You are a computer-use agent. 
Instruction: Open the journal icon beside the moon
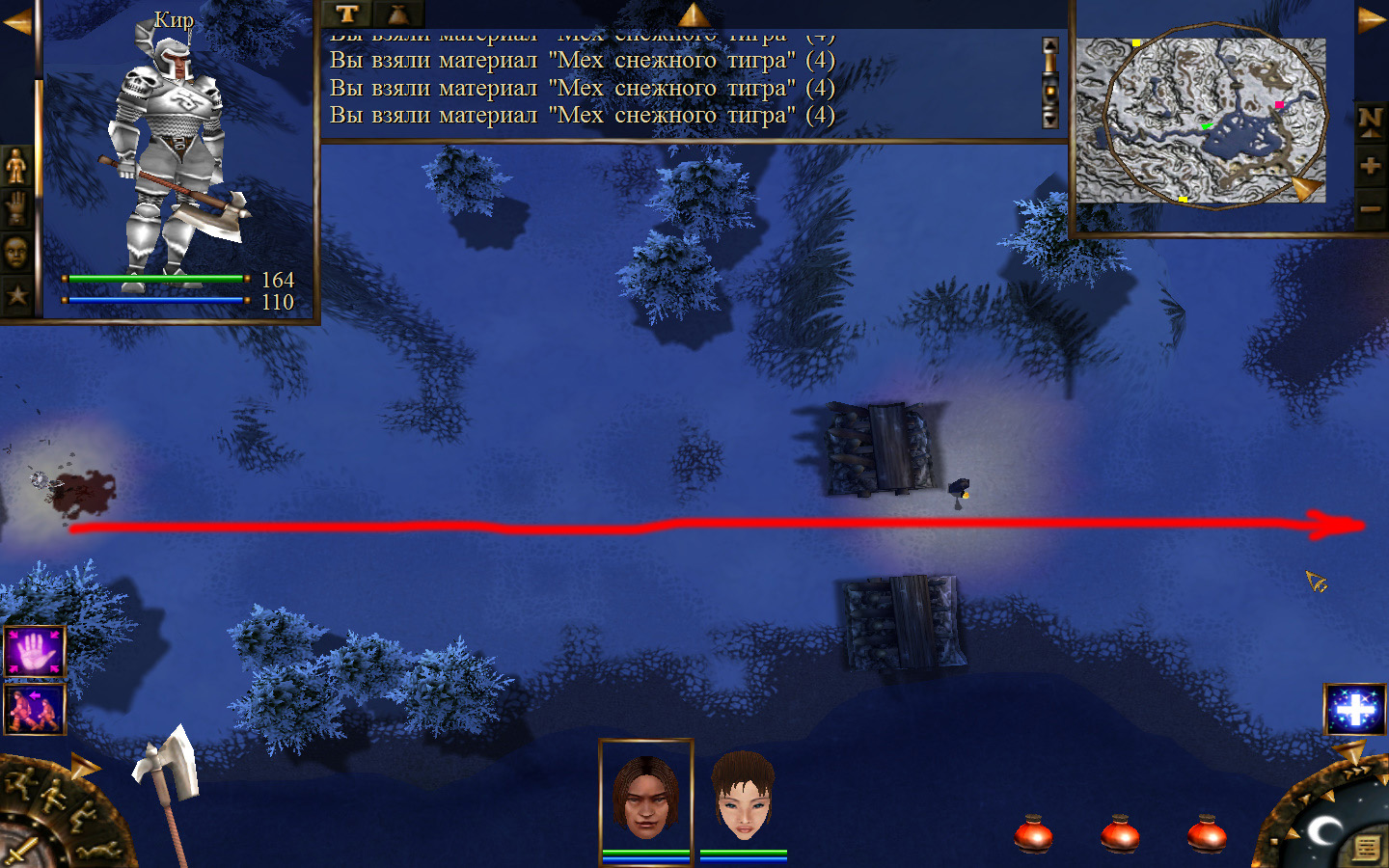1366,848
